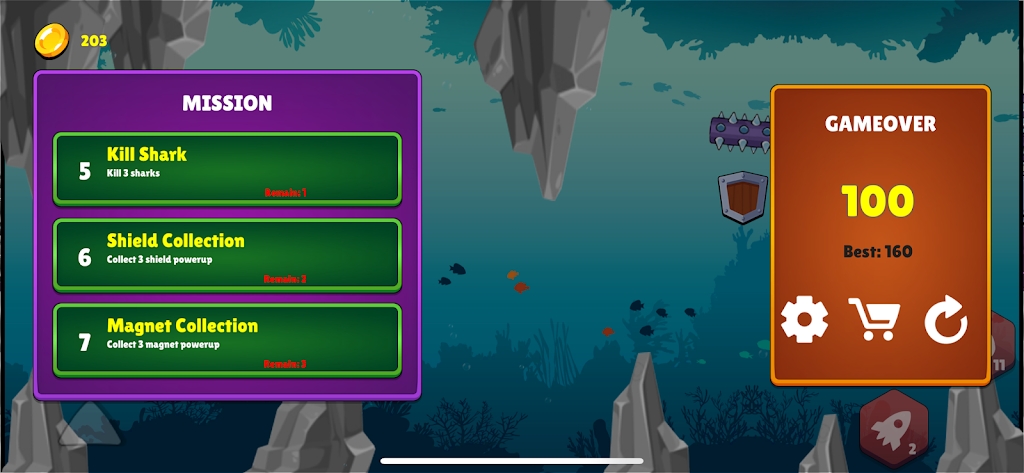1024x473 pixels.
Task: Choose the Magnet Collection mission row
Action: 227,340
